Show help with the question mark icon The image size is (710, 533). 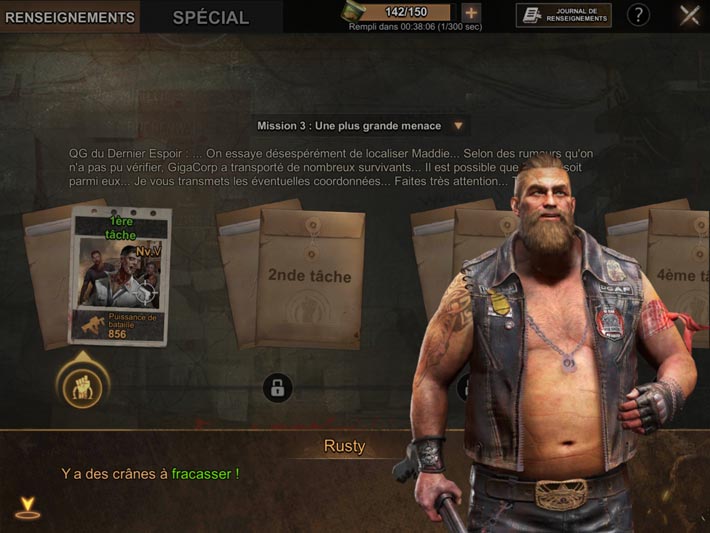click(x=638, y=15)
